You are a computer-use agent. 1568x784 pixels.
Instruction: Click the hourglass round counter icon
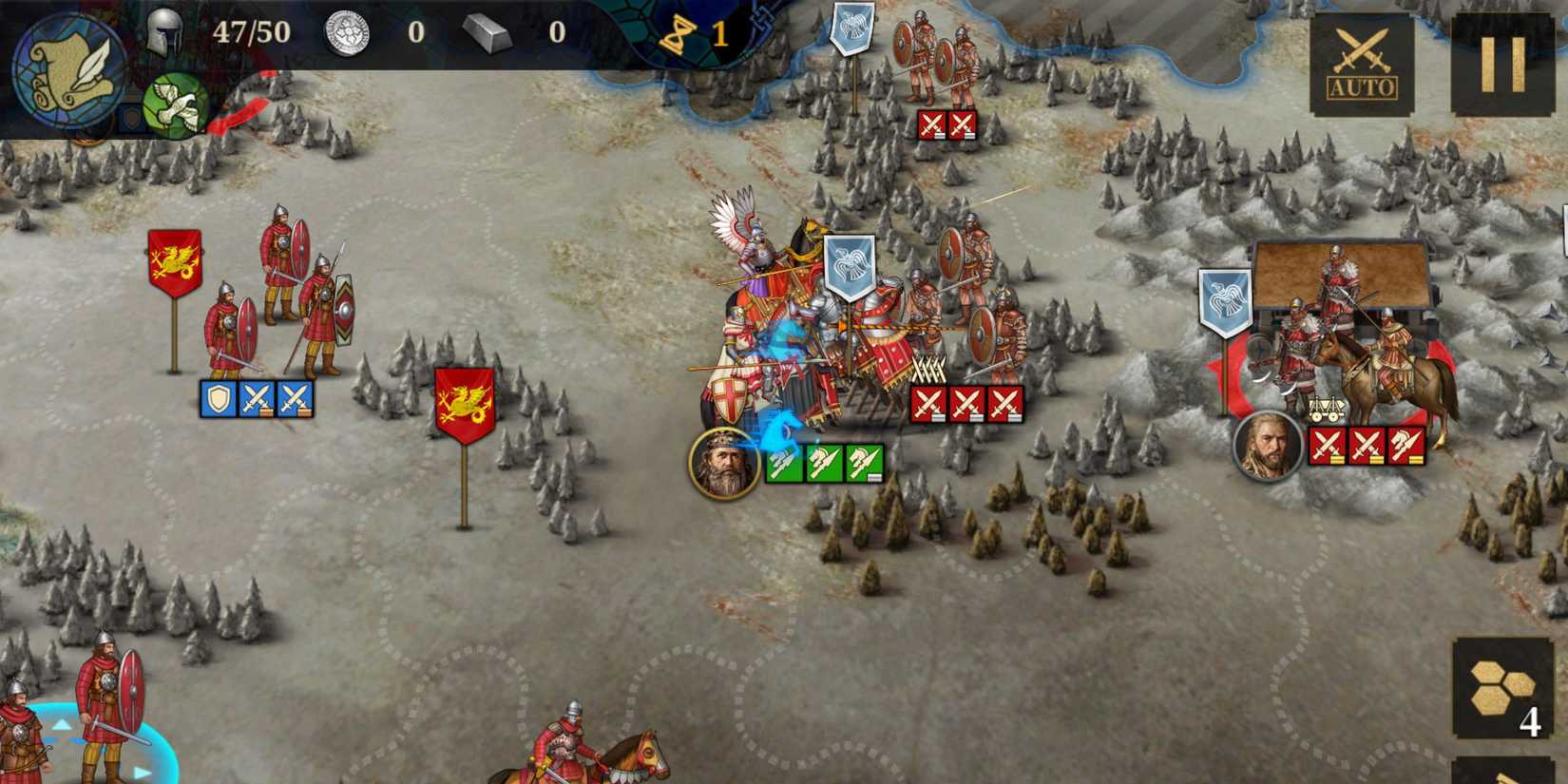679,36
